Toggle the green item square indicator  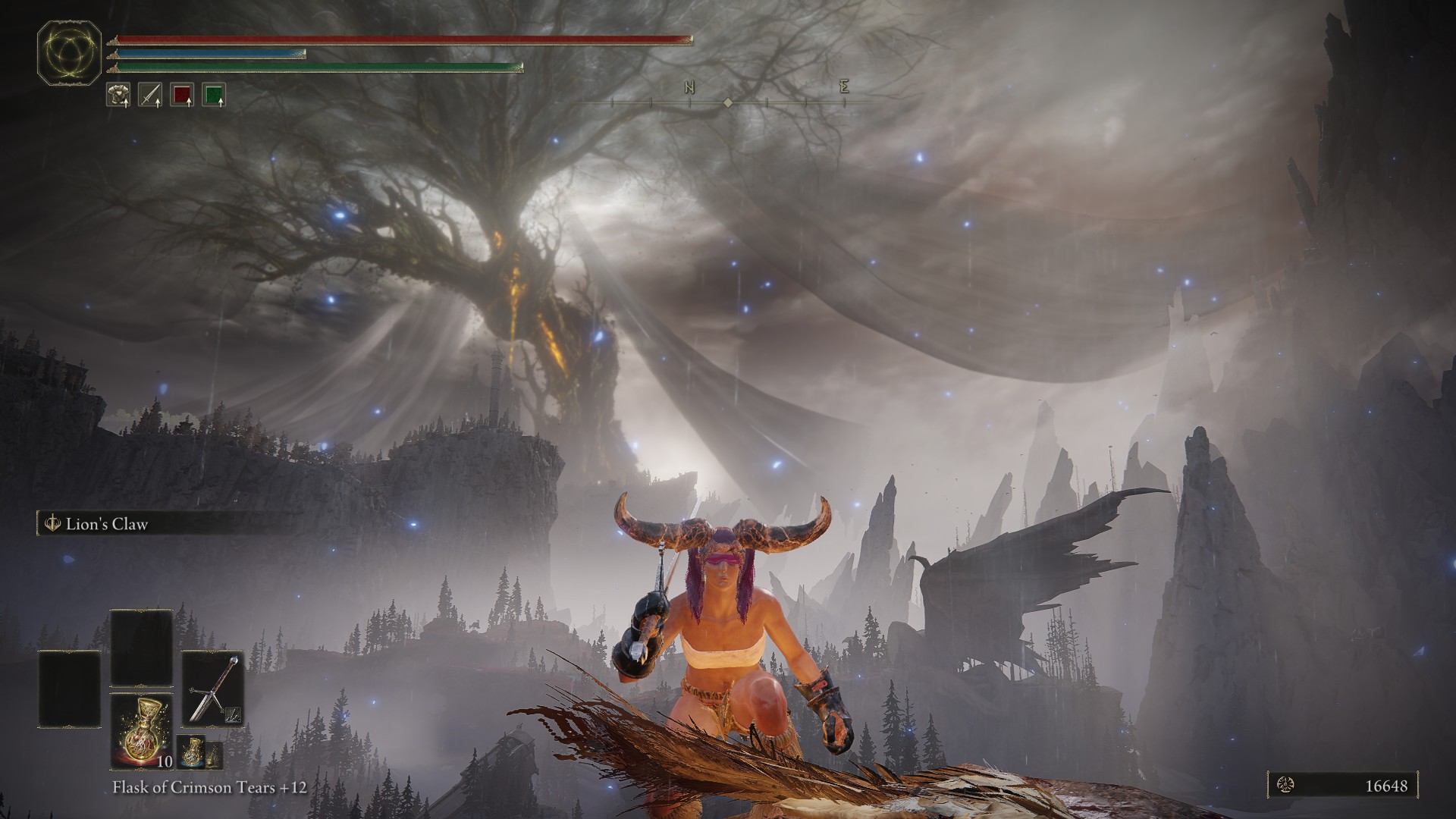[215, 95]
